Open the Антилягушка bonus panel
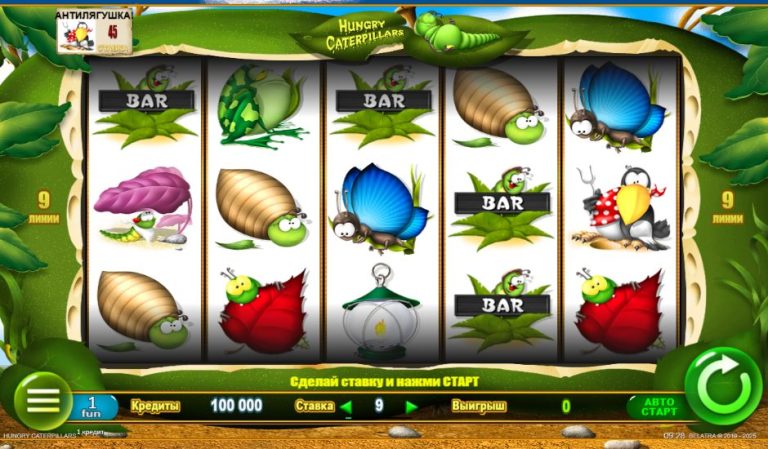This screenshot has height=449, width=768. 96,32
